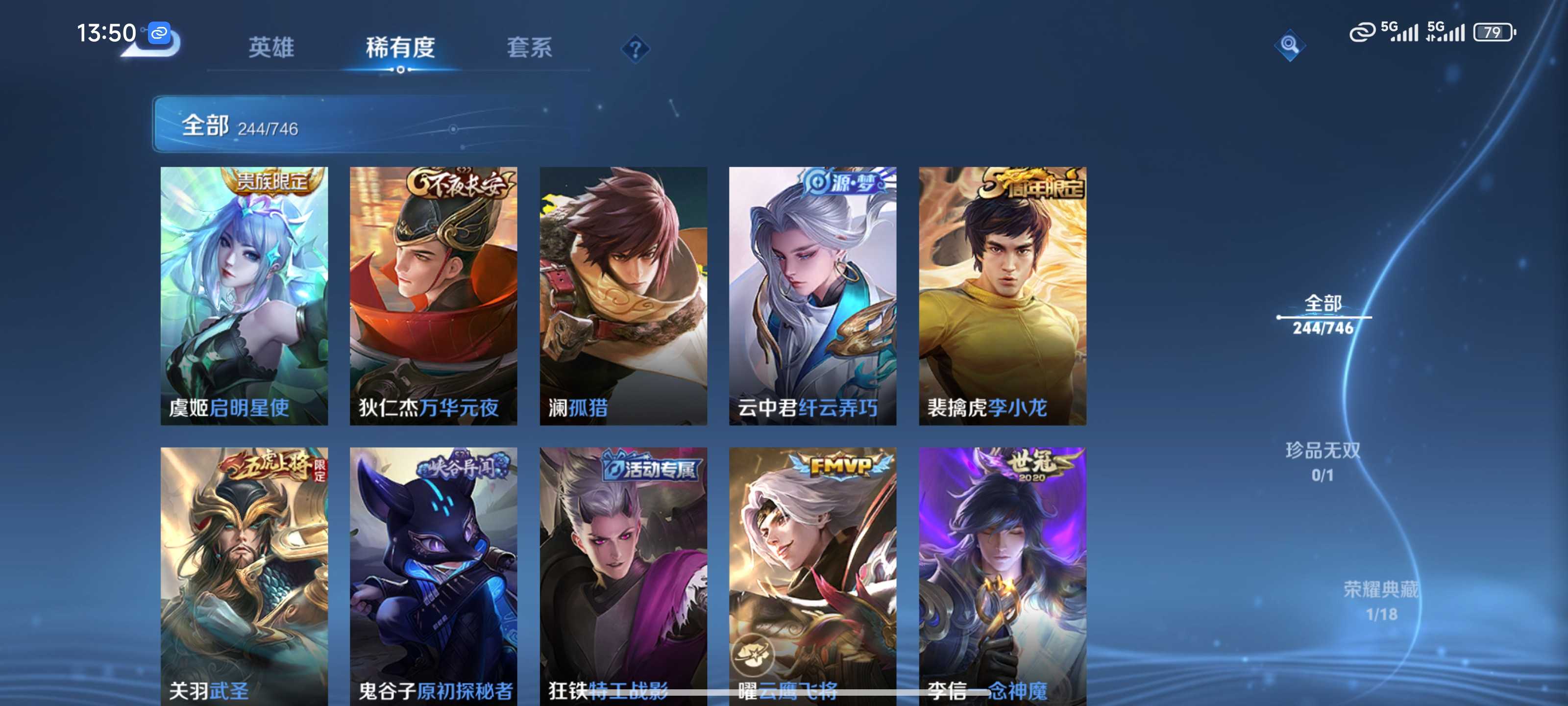Select the 曜 云鹰飞将 skin card
This screenshot has width=1568, height=706.
[812, 576]
